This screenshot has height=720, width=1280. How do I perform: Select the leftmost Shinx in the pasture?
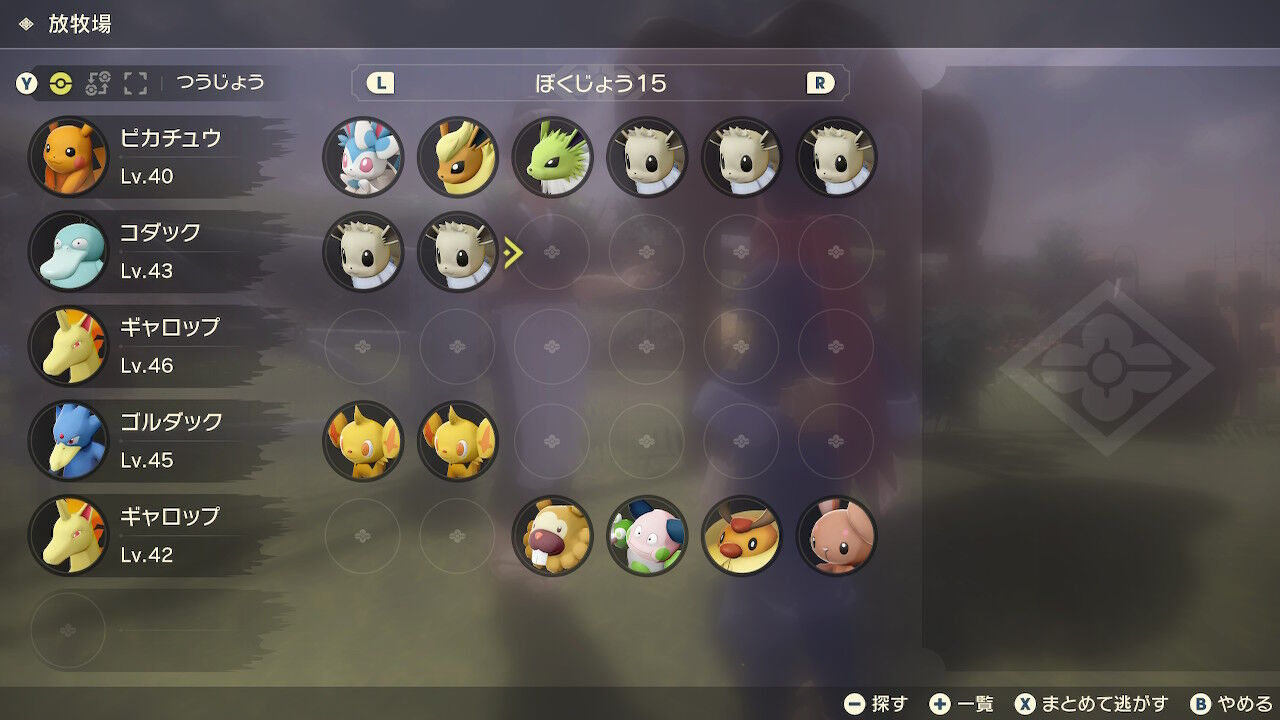[x=363, y=441]
